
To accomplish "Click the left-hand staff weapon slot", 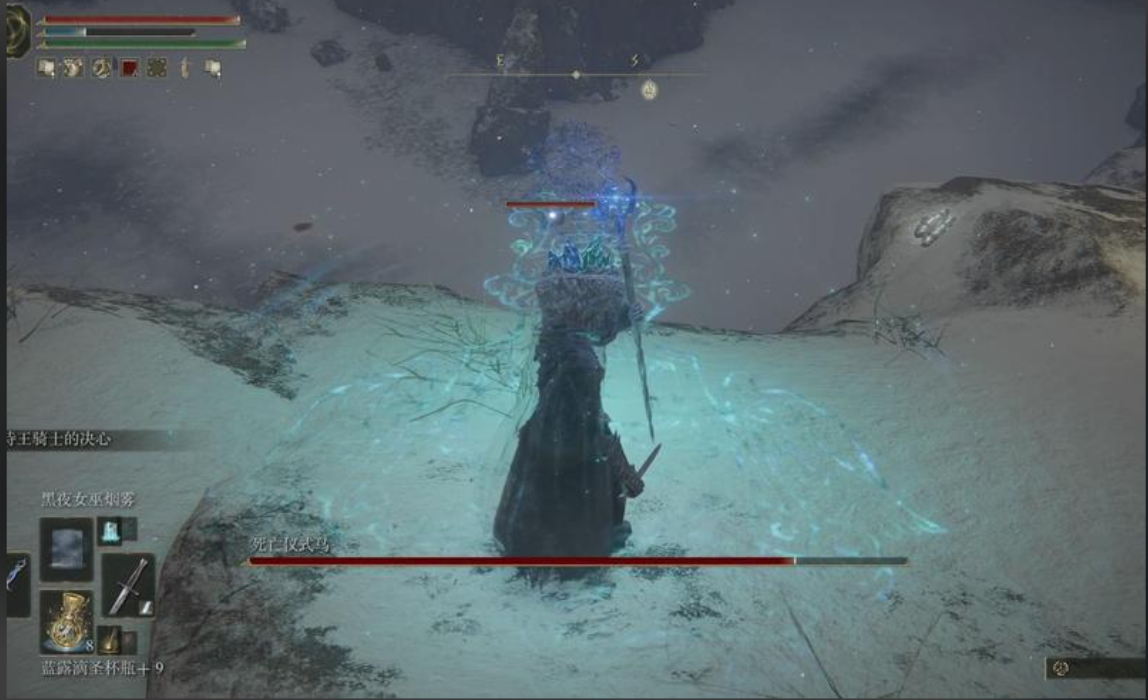I will (18, 584).
